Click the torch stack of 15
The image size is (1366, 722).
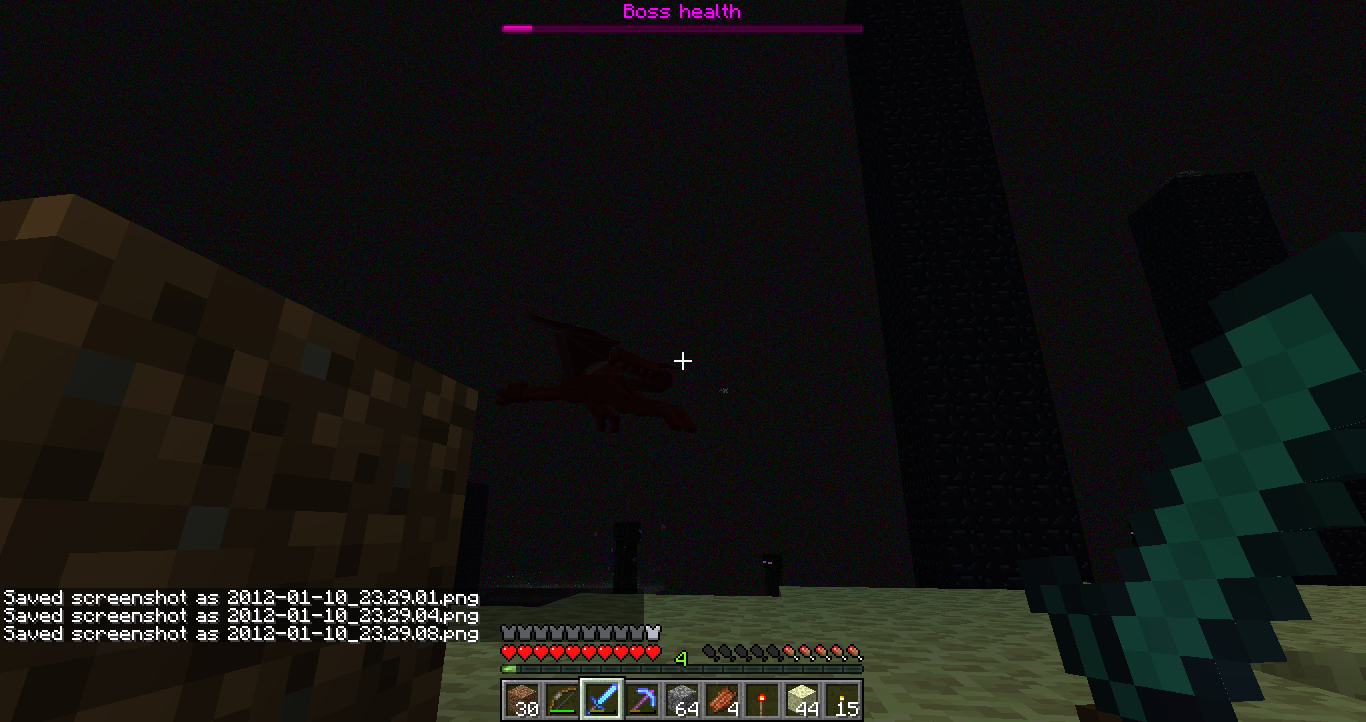coord(842,699)
